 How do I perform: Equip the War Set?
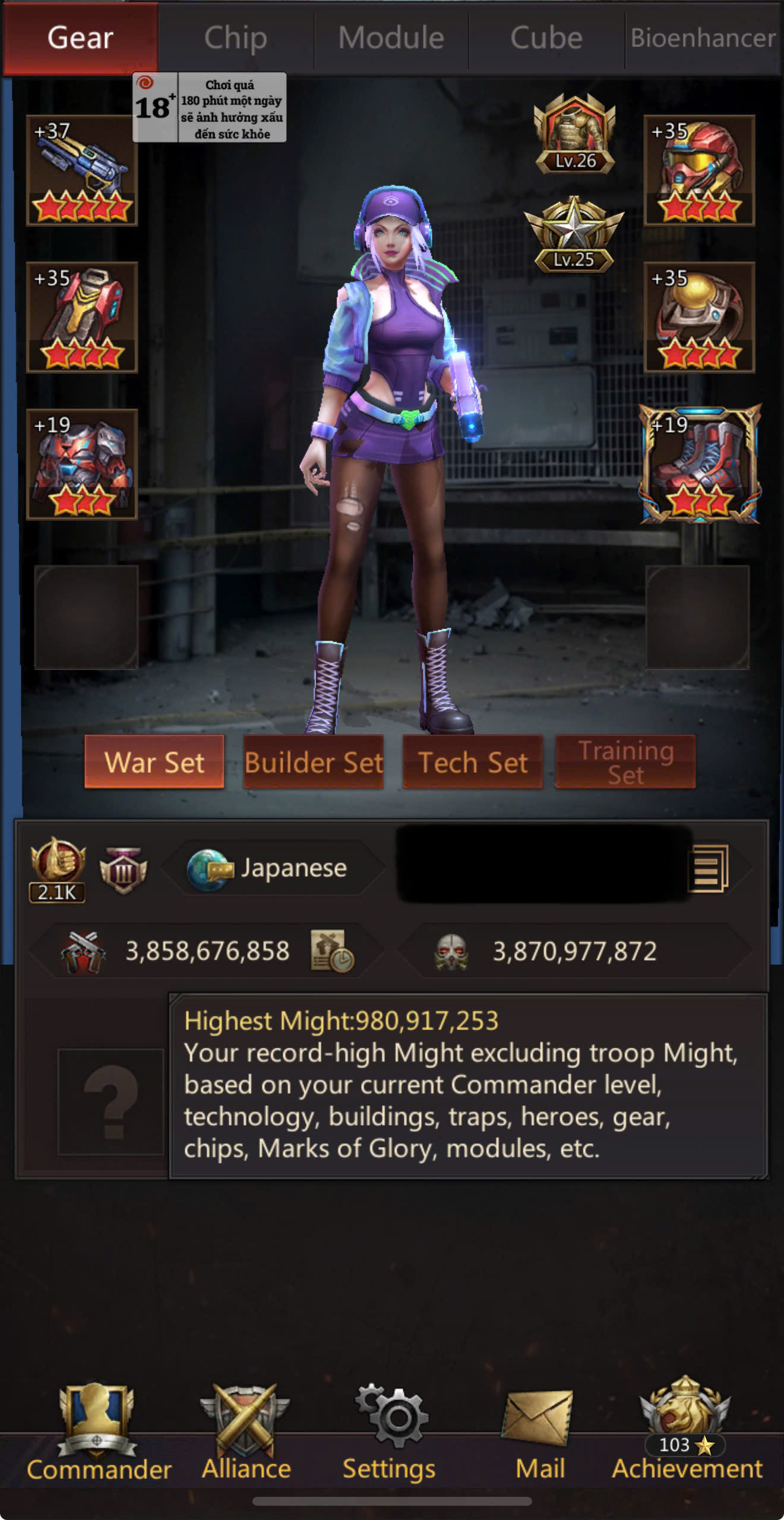pos(154,762)
